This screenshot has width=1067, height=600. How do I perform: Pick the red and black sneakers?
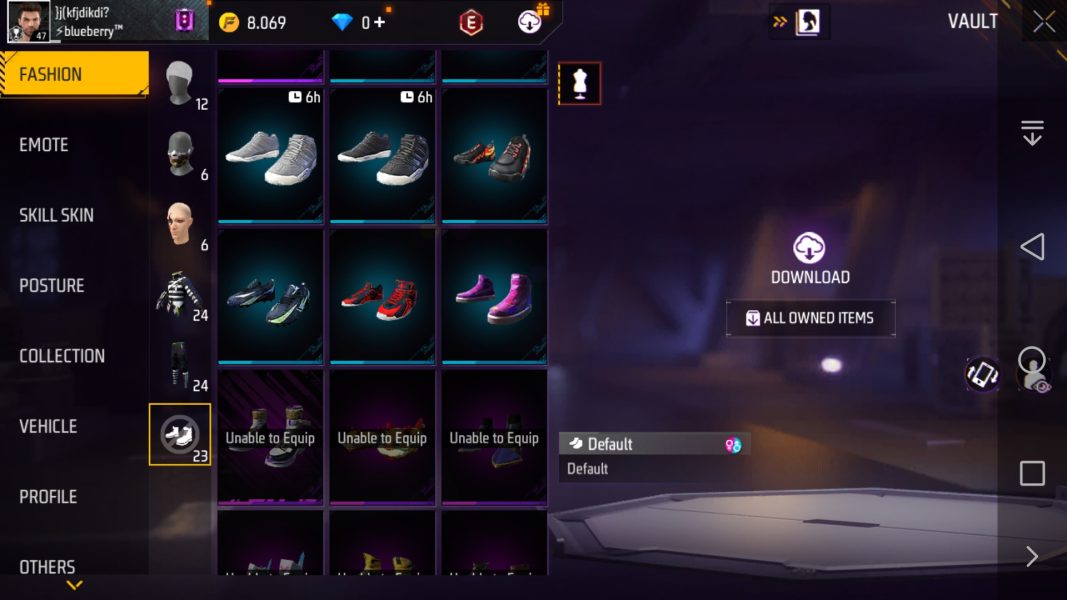[382, 297]
